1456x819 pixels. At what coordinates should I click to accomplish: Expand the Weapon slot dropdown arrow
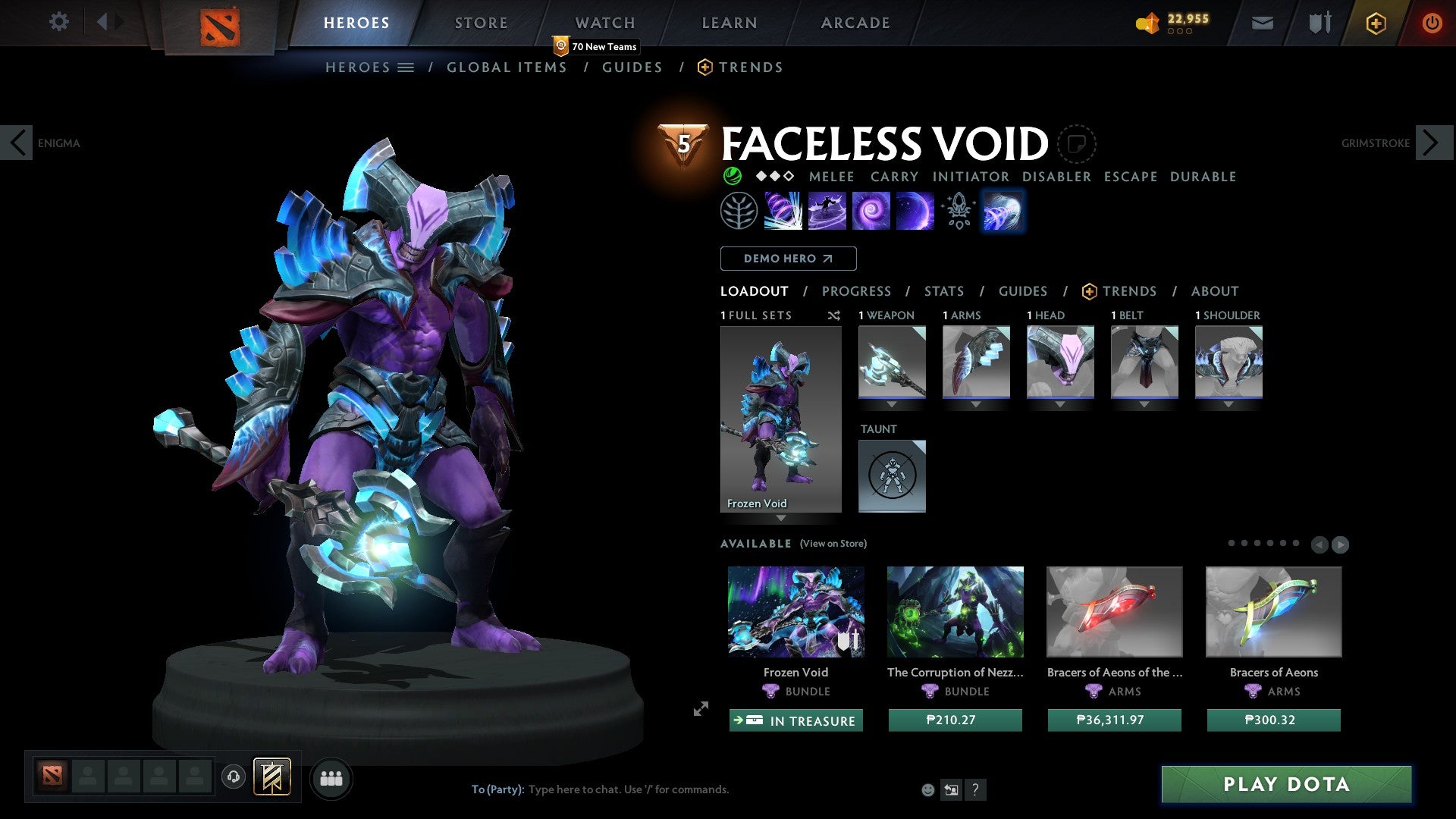(x=892, y=405)
